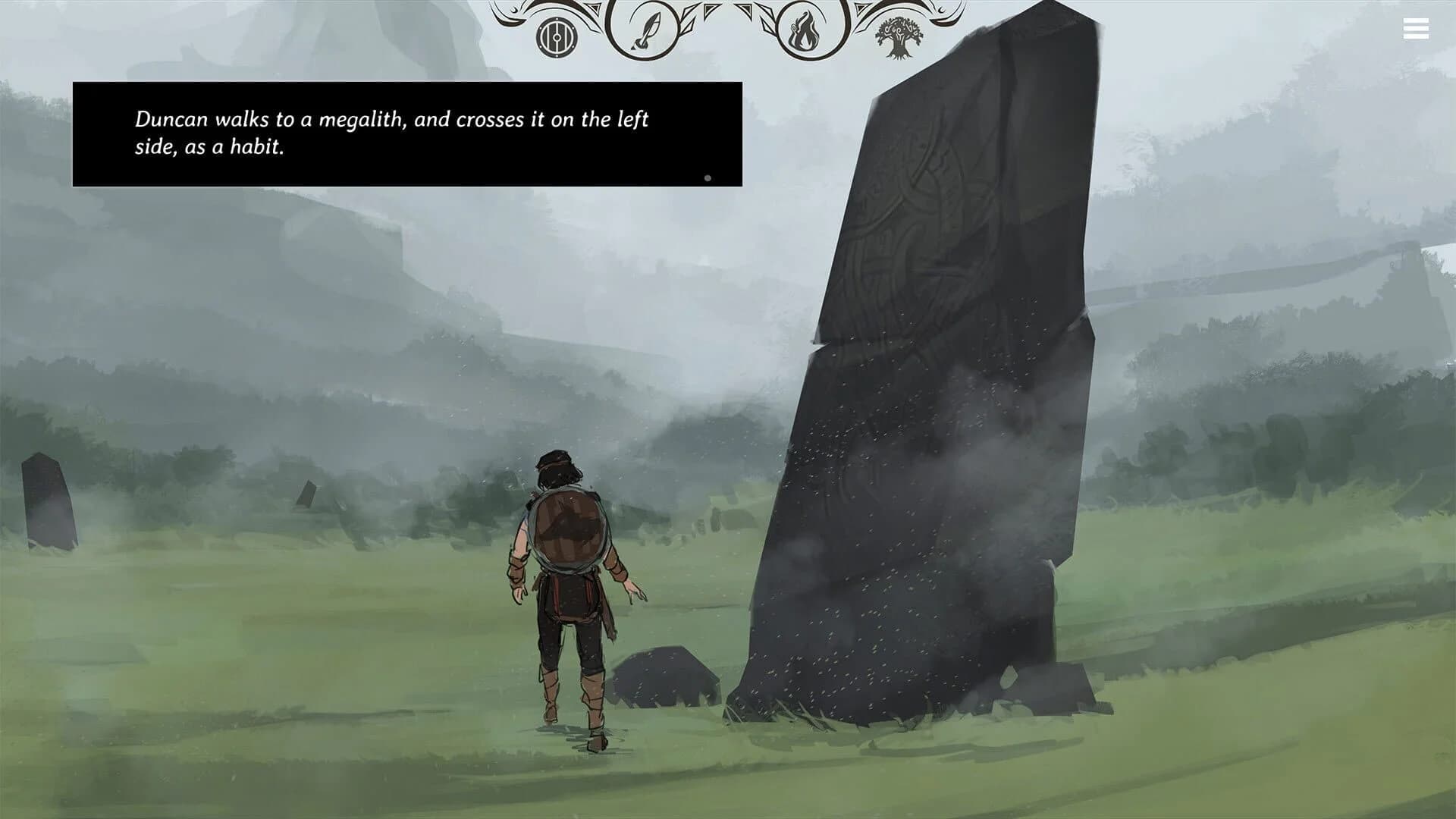Select the round shield emblem icon
The height and width of the screenshot is (819, 1456).
(x=555, y=36)
